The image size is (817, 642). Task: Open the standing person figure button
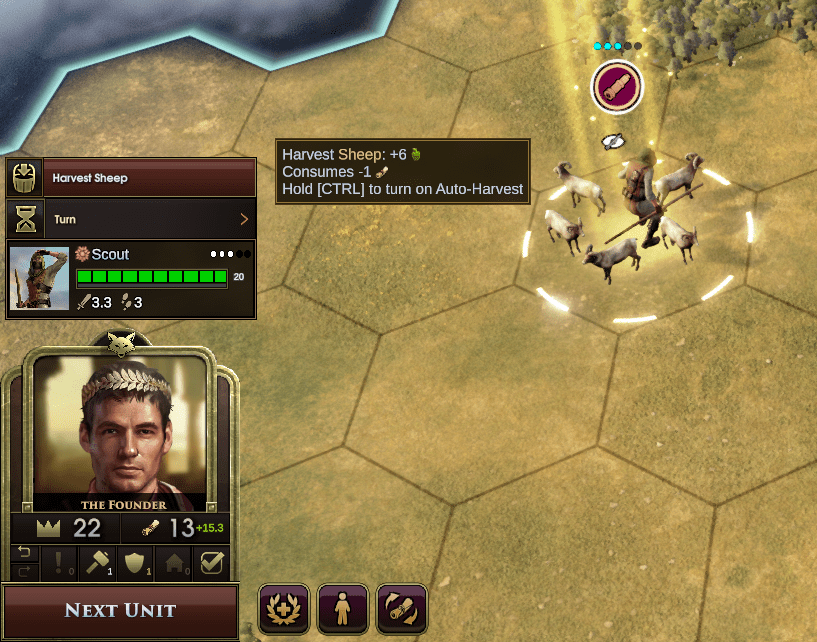[342, 608]
